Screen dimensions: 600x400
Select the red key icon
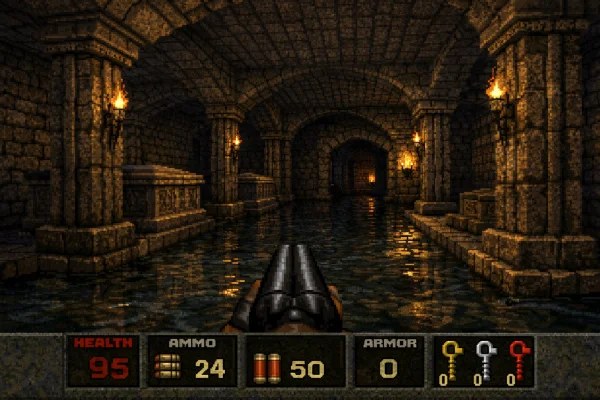516,357
